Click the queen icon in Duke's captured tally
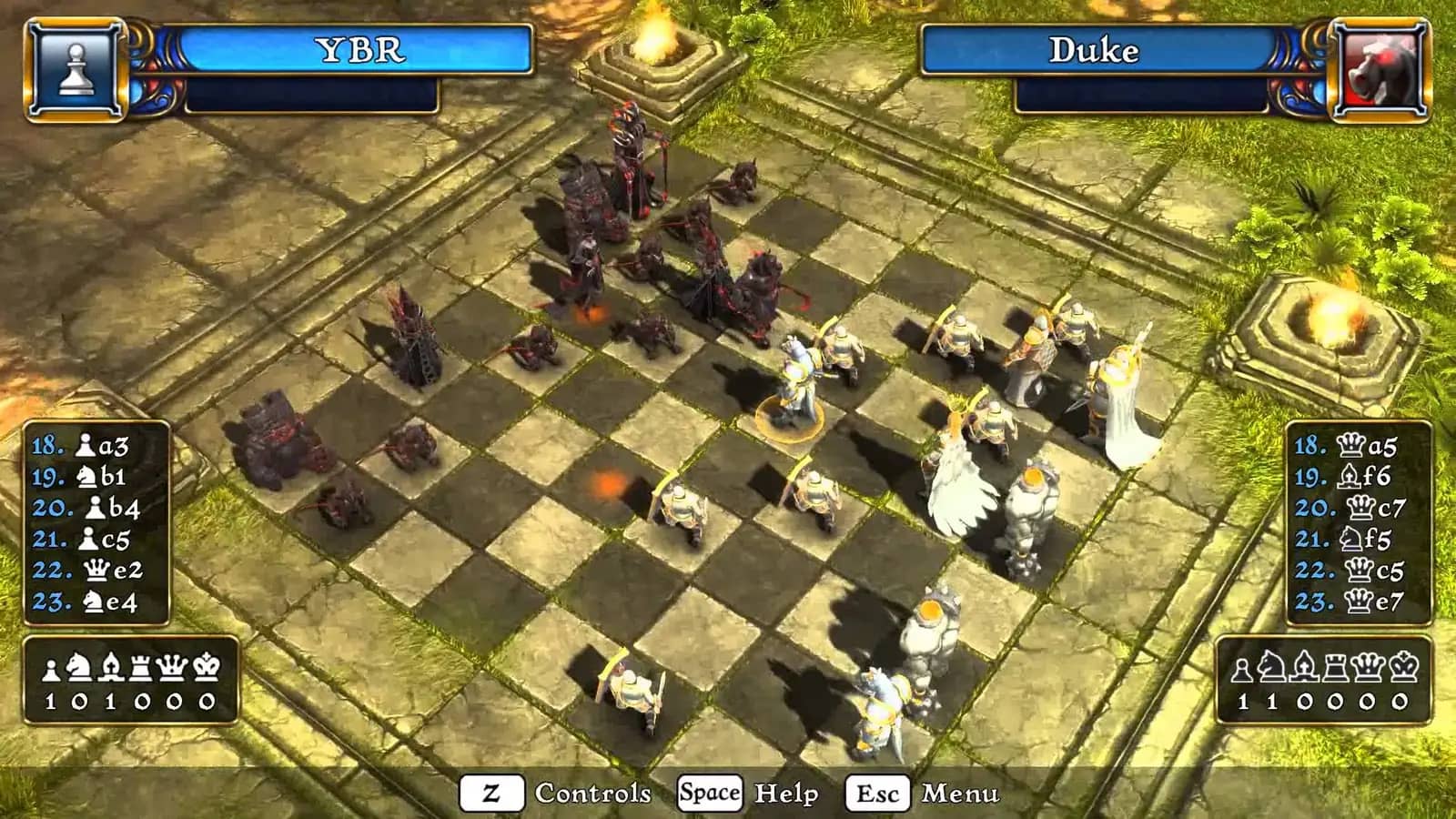1456x819 pixels. click(x=1368, y=666)
